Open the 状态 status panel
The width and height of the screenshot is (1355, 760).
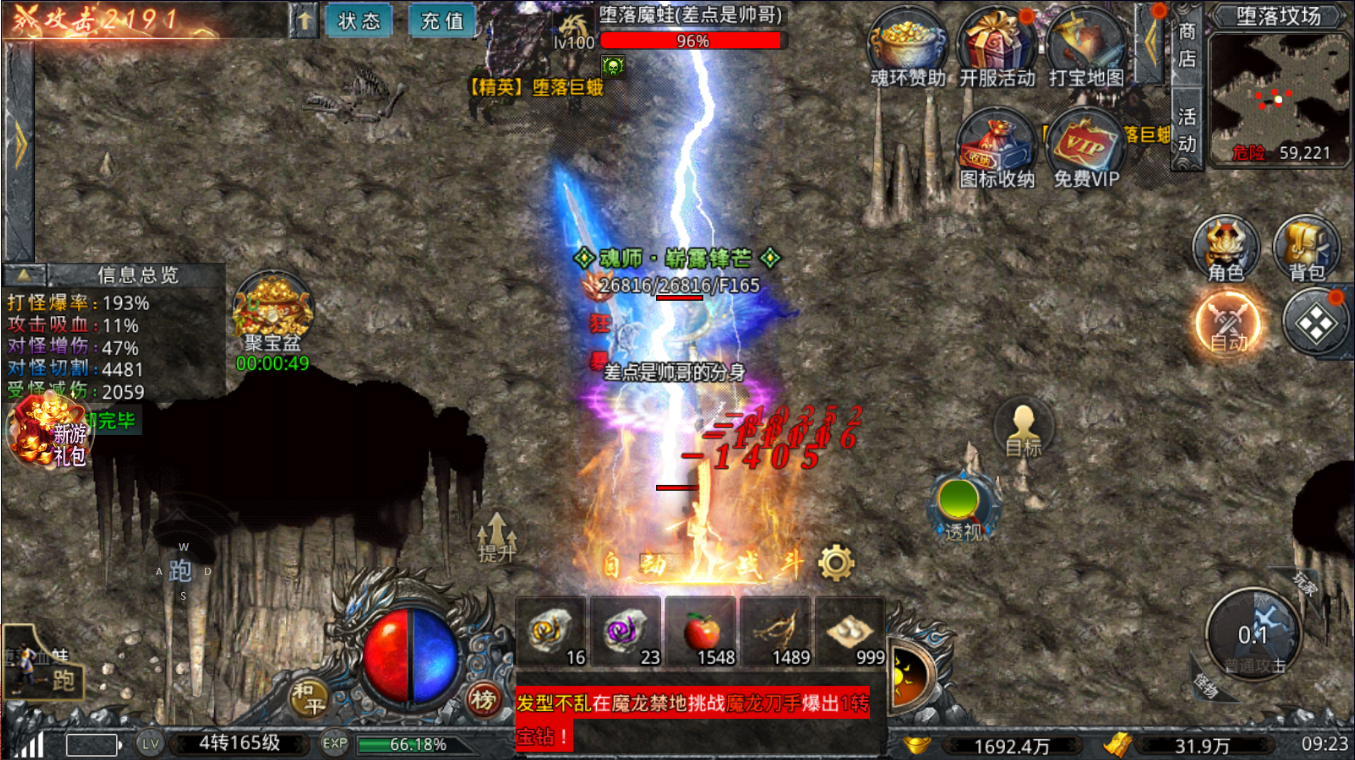[x=358, y=20]
